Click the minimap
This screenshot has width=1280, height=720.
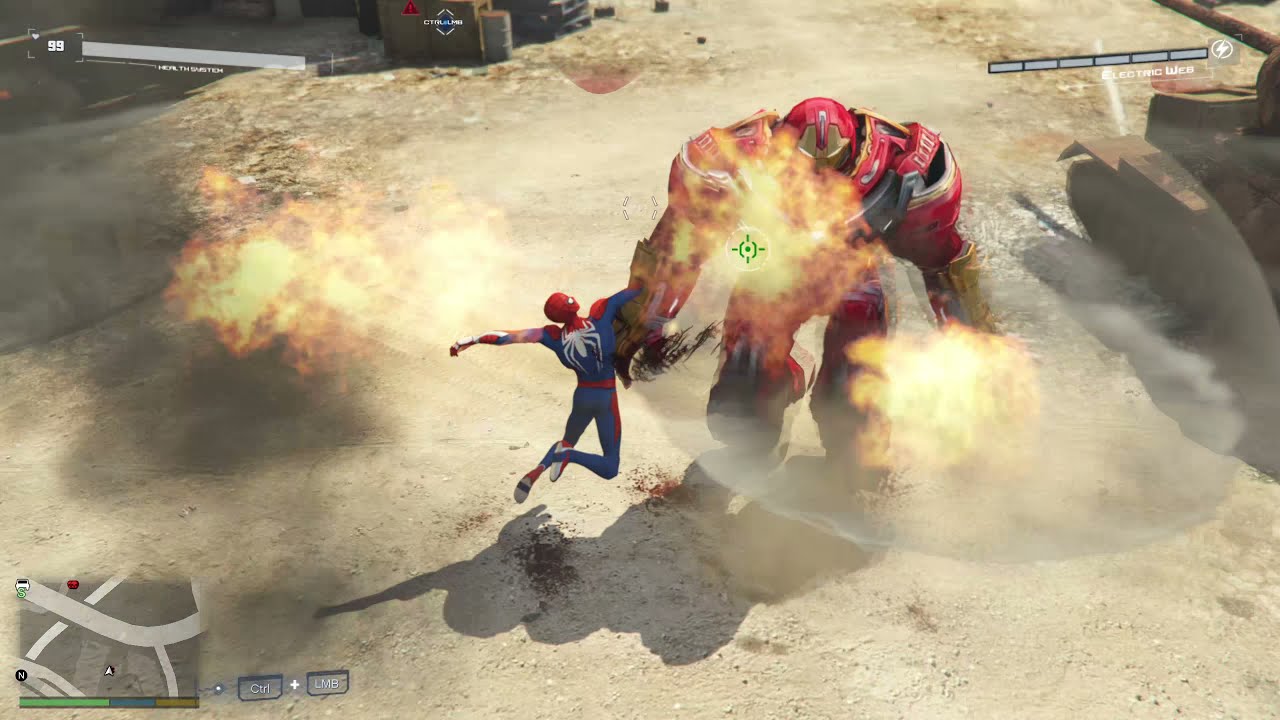109,637
